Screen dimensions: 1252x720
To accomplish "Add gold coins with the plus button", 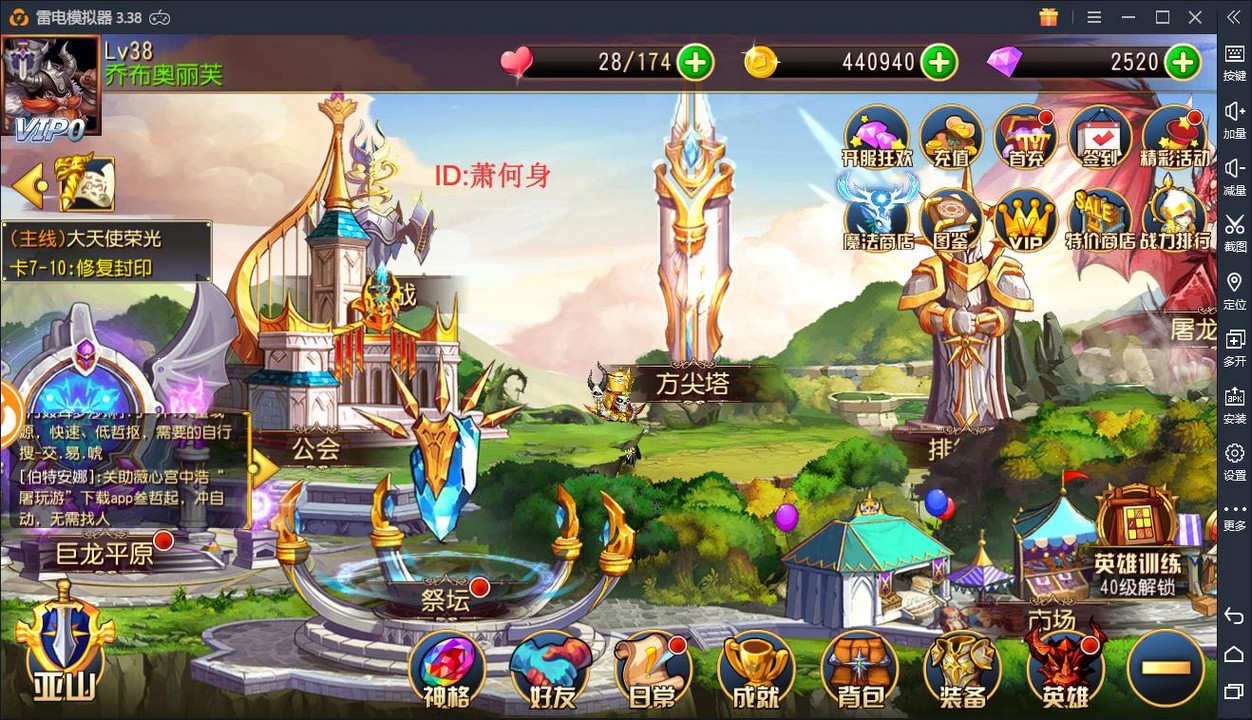I will coord(938,62).
